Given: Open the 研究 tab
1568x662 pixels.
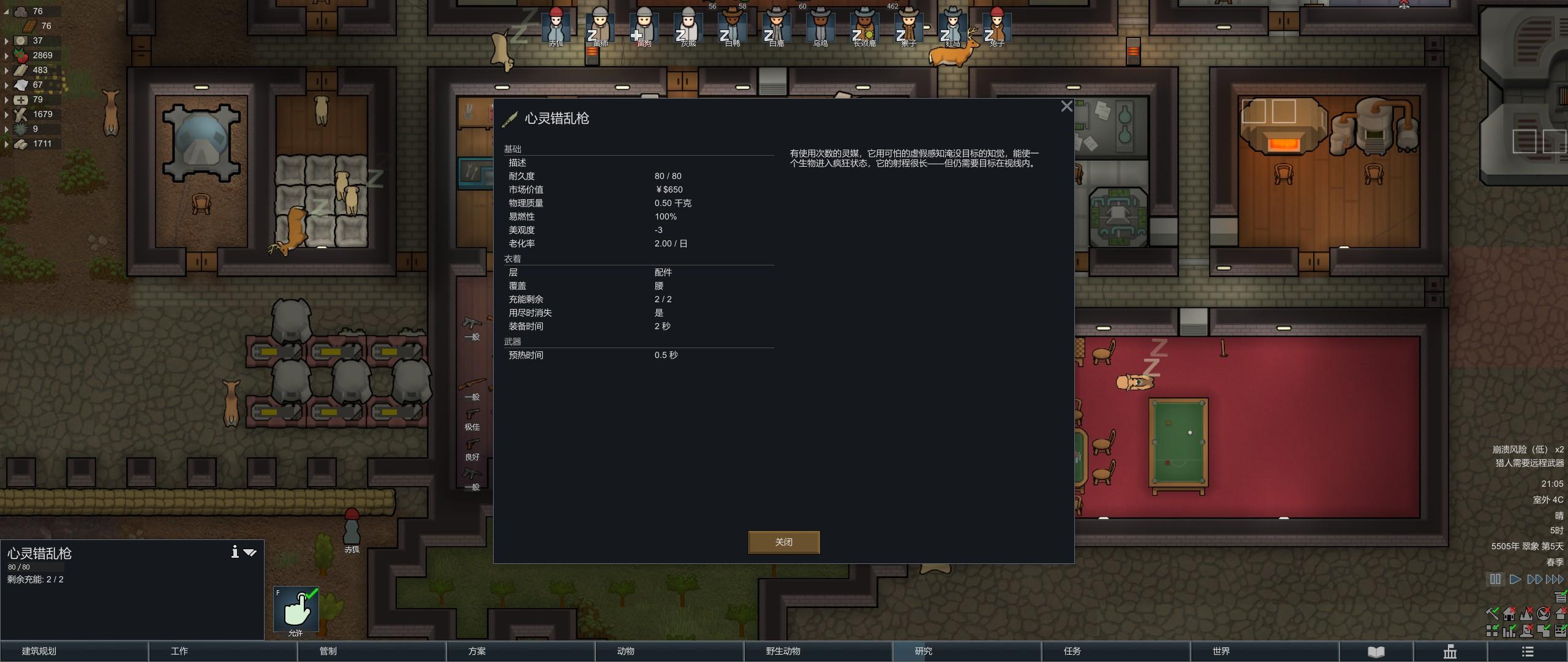Looking at the screenshot, I should point(967,652).
